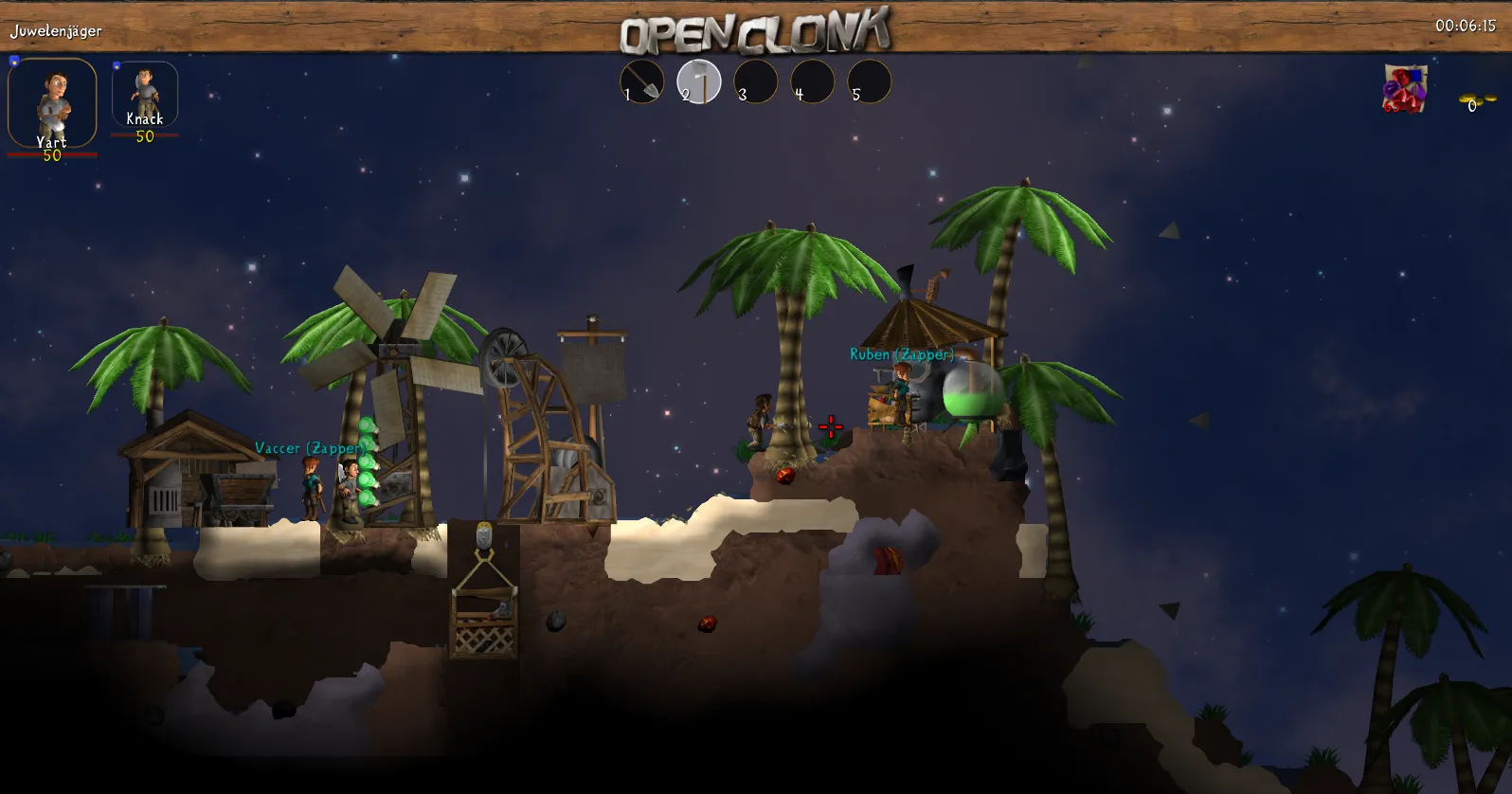
Task: Click the green chemical sphere
Action: point(973,388)
